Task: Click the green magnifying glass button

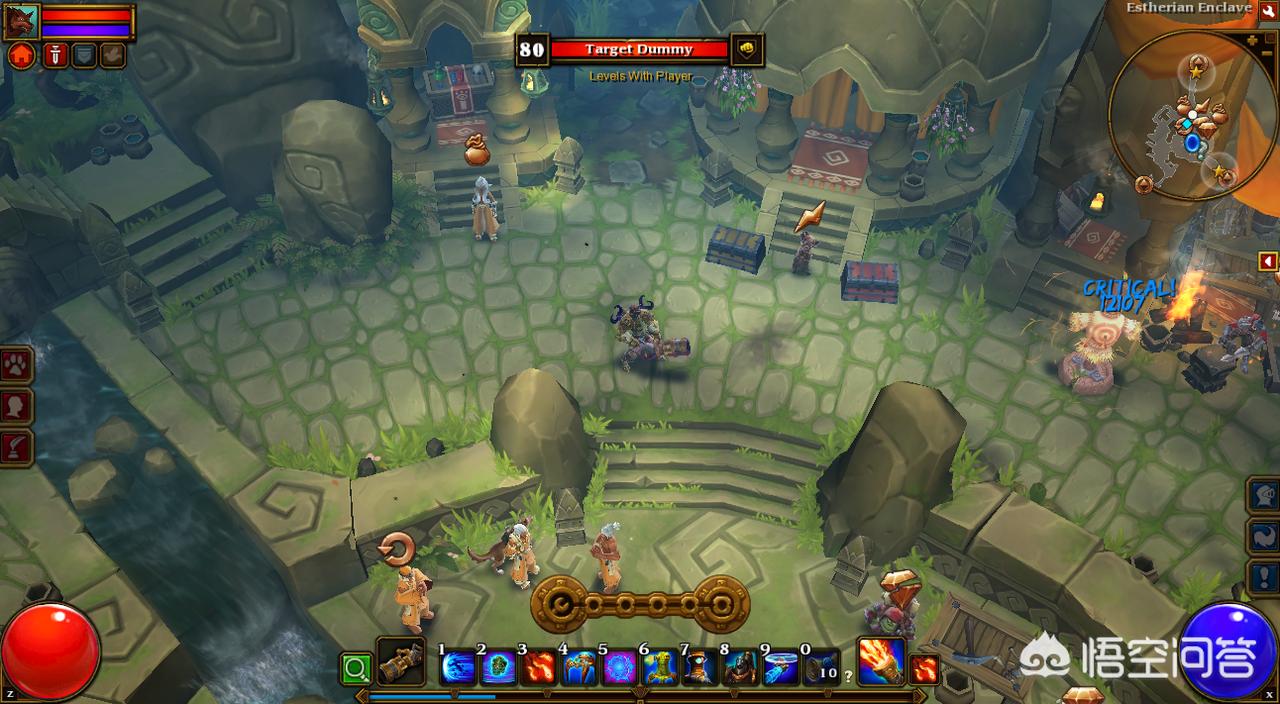Action: tap(355, 667)
